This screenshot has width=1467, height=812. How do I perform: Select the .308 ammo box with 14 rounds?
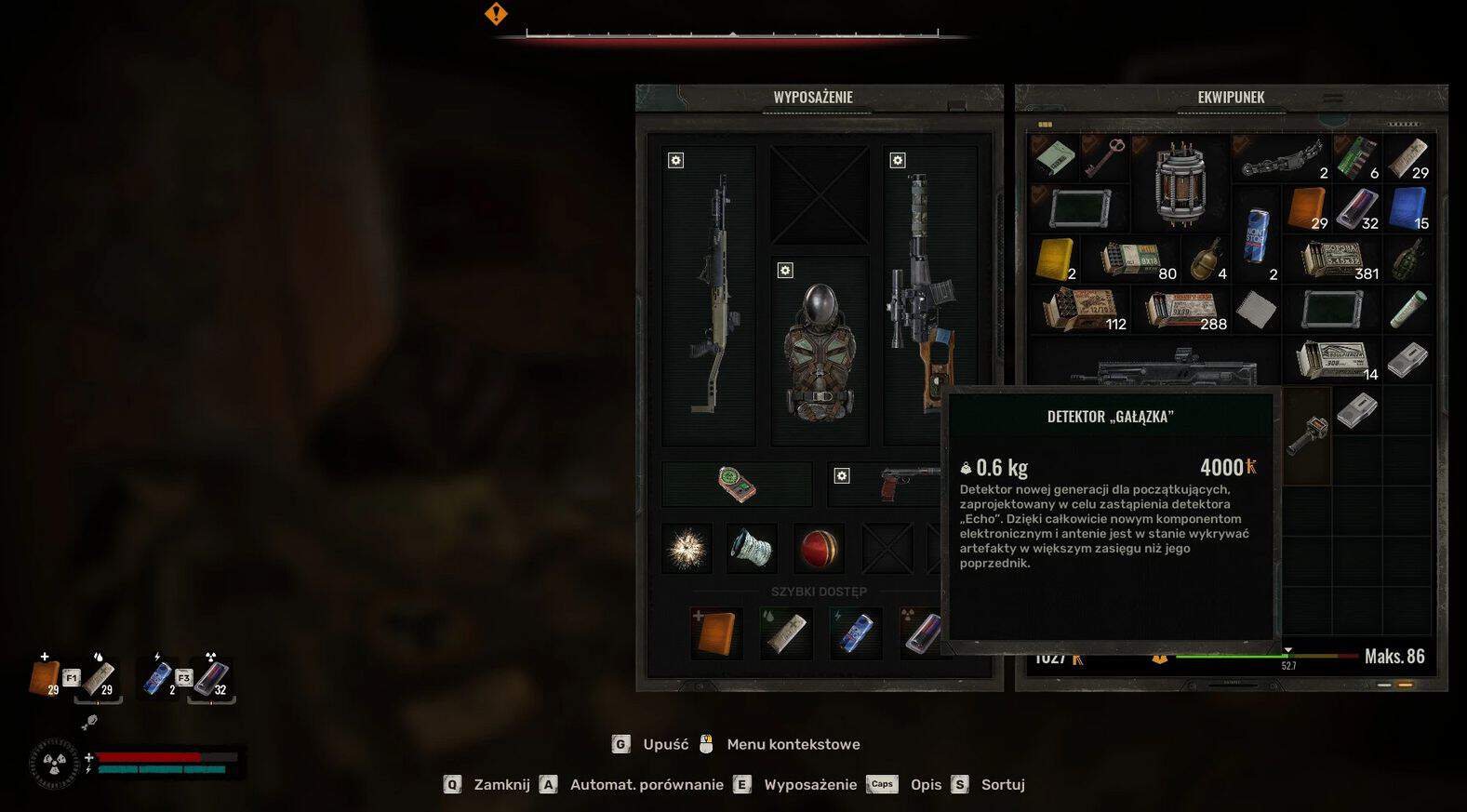(1333, 360)
